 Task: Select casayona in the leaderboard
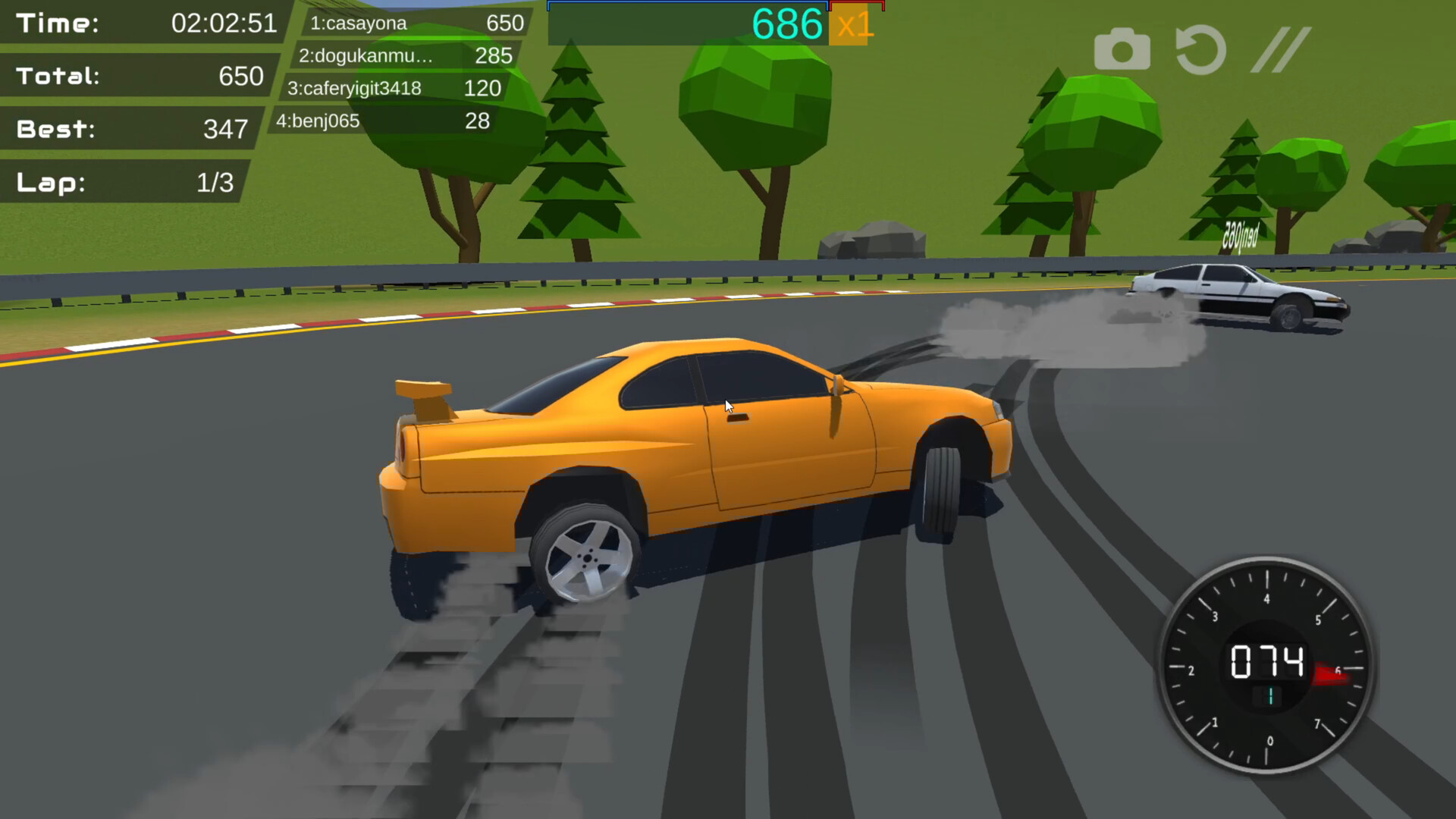tap(416, 24)
